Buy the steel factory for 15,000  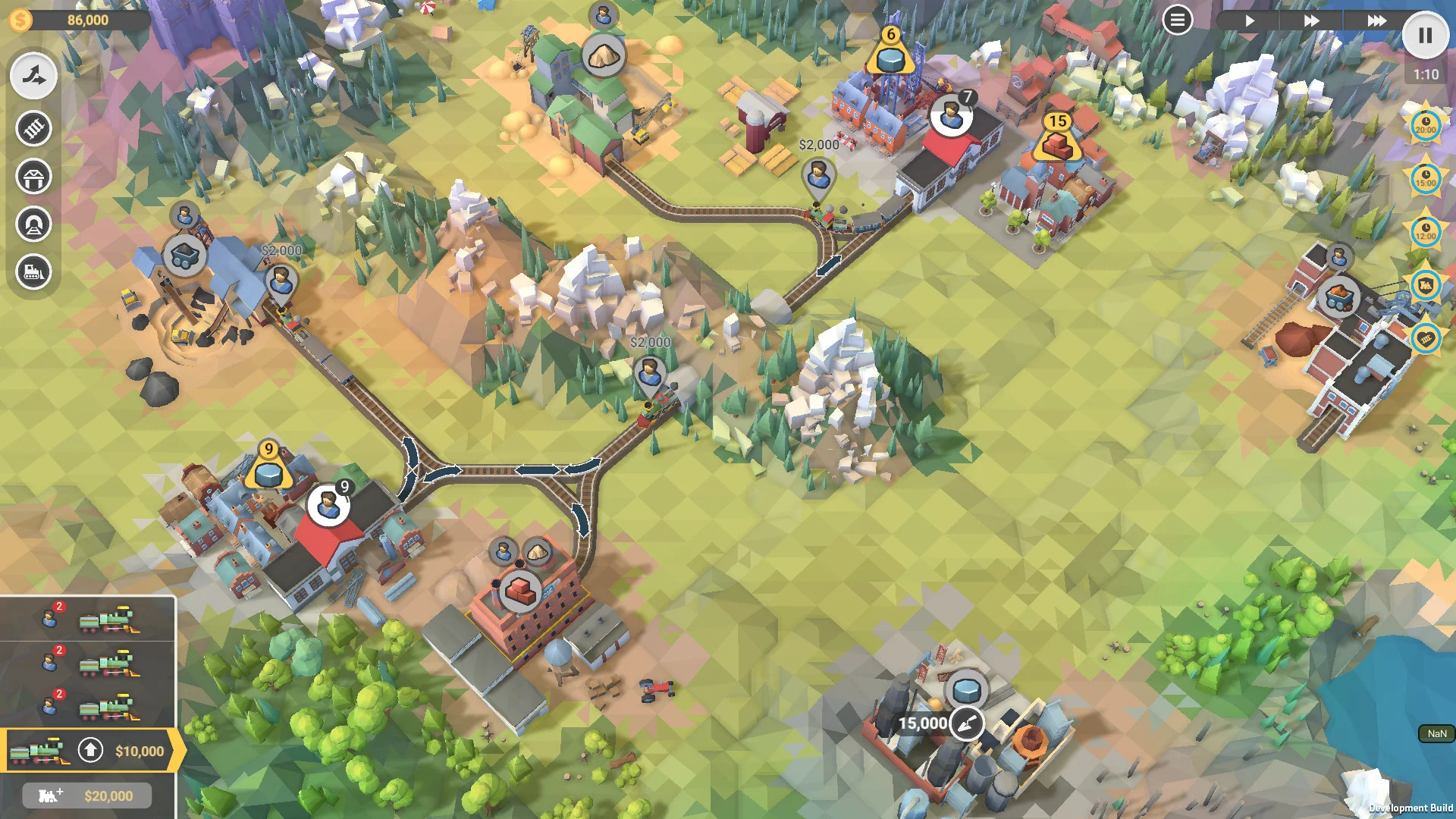[x=967, y=723]
